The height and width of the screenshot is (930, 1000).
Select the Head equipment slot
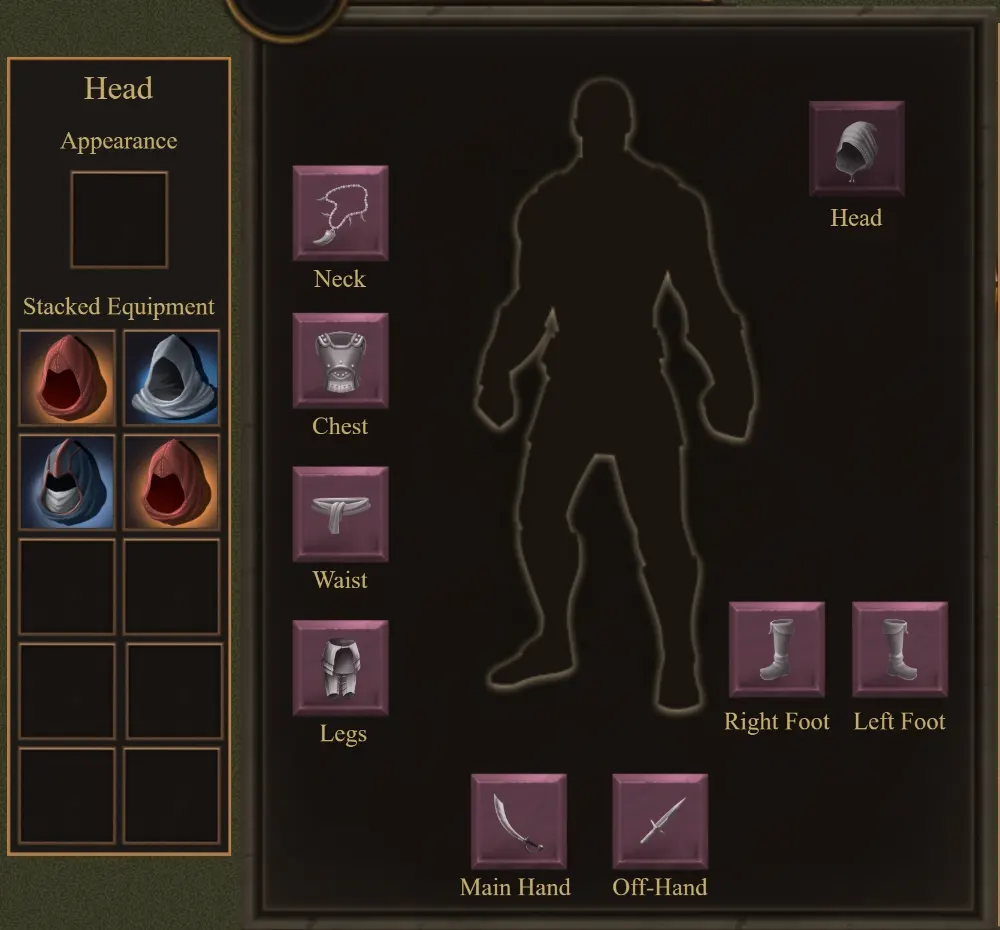(x=857, y=149)
